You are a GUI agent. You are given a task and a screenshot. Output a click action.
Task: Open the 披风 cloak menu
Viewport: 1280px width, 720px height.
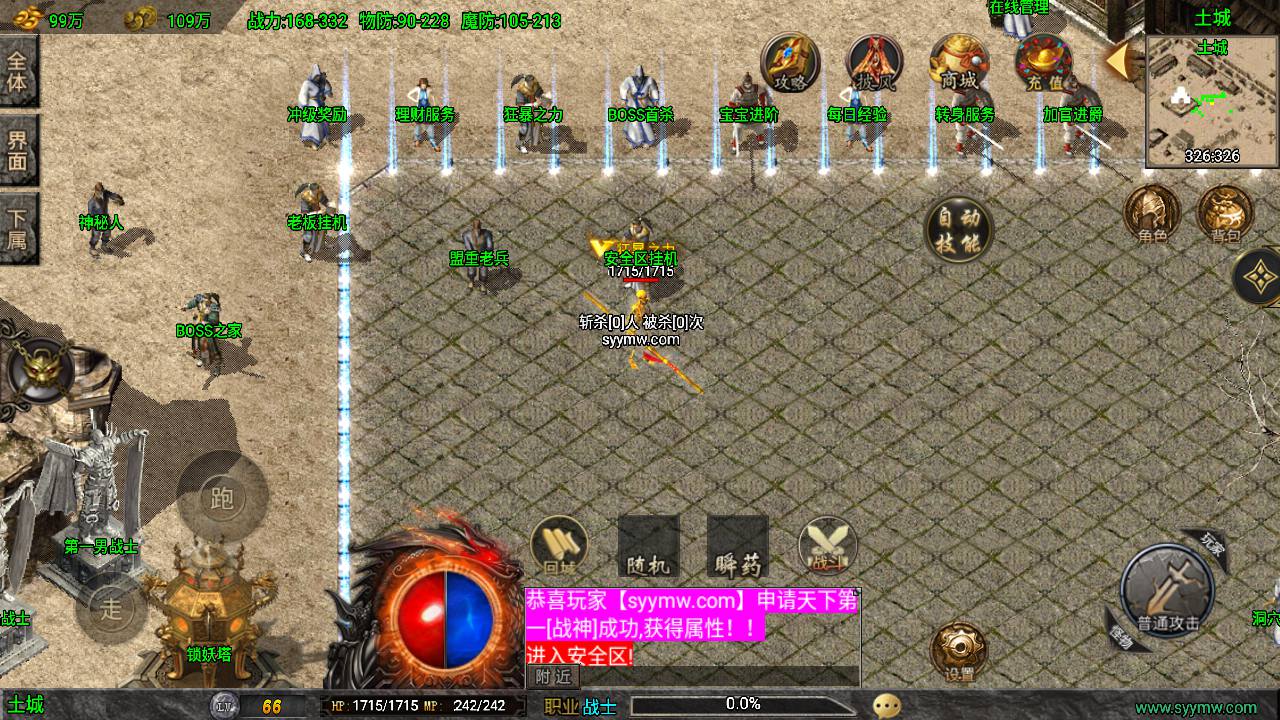point(874,63)
